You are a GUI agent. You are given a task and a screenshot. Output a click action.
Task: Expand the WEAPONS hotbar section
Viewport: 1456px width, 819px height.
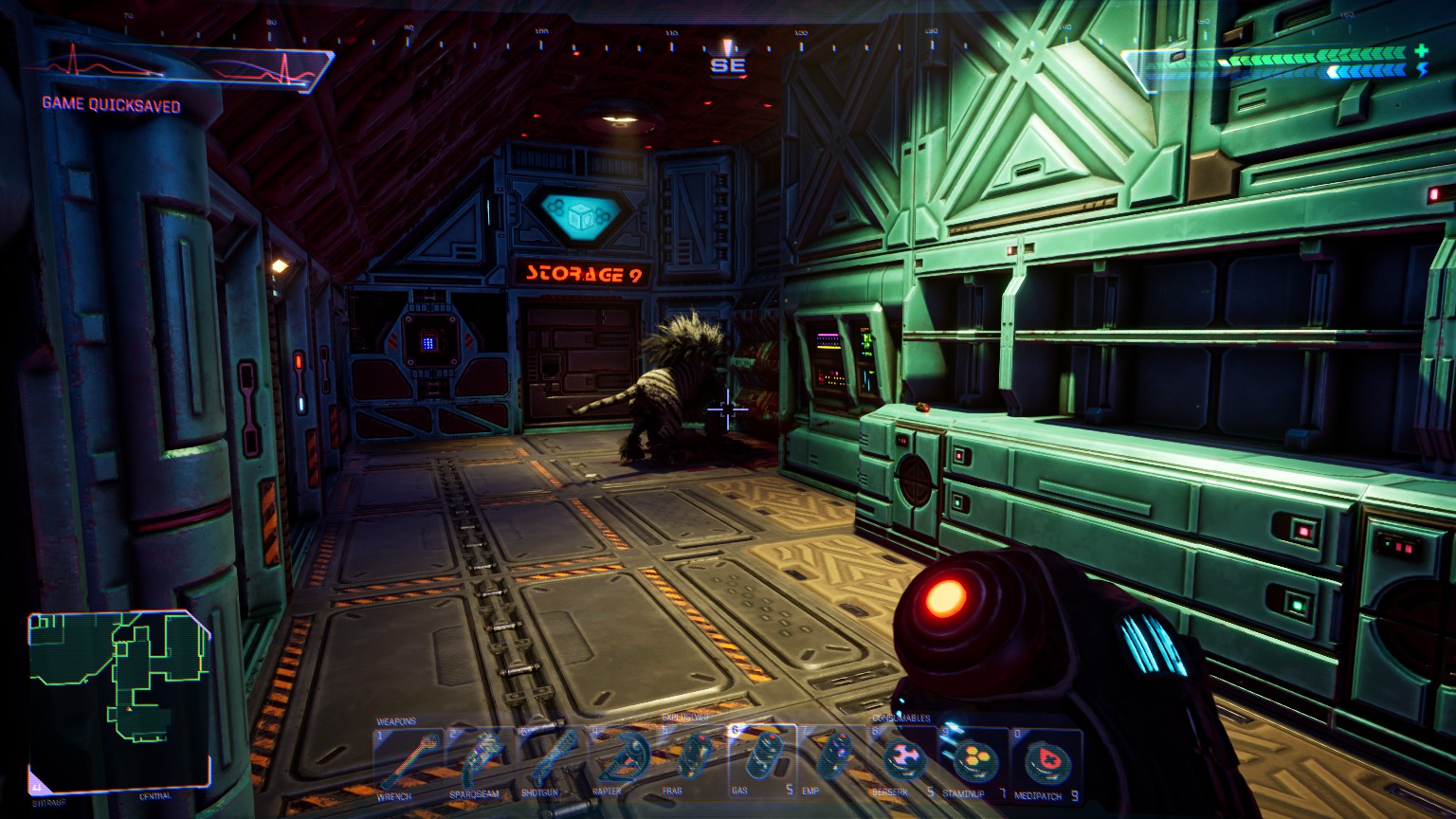396,719
